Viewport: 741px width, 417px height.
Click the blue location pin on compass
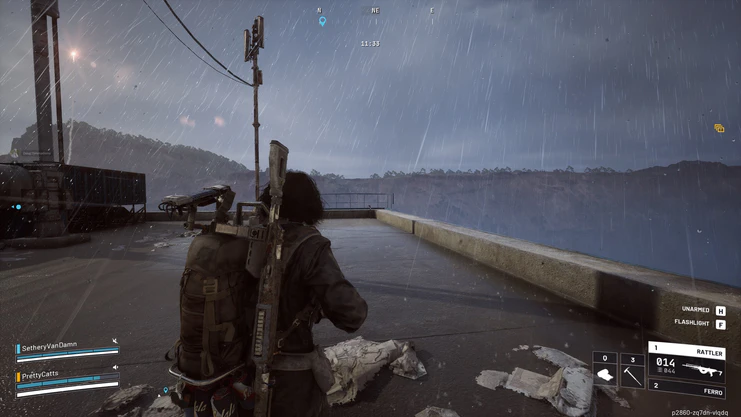tap(322, 21)
